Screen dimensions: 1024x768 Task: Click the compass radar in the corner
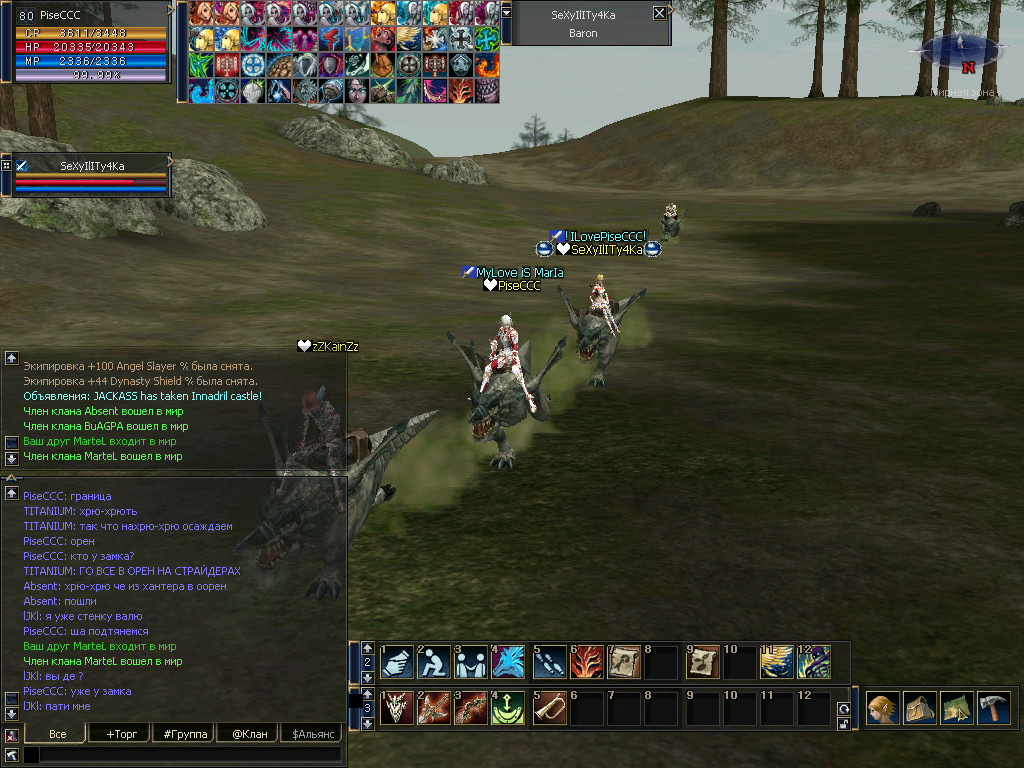[960, 52]
